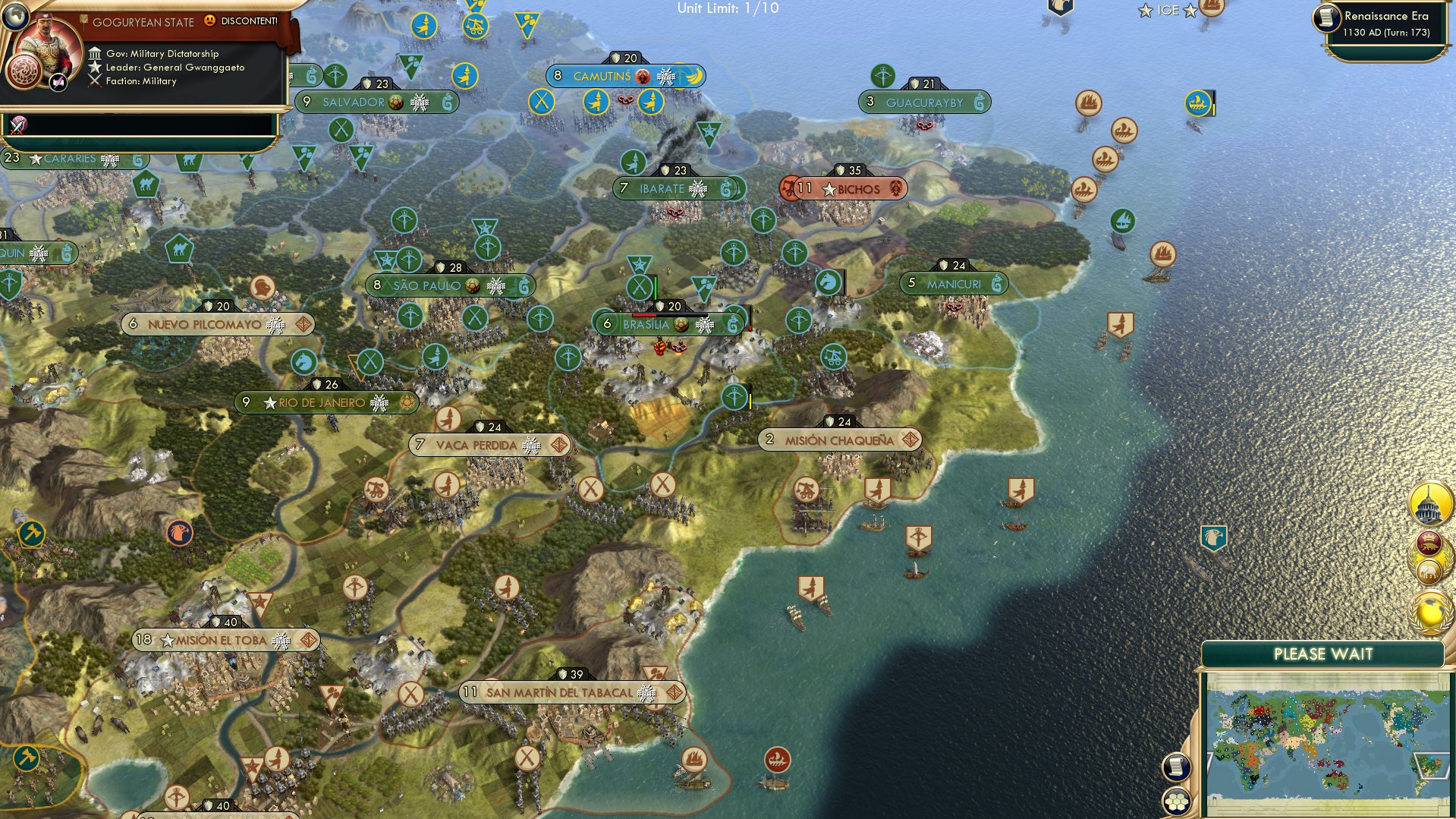The height and width of the screenshot is (819, 1456).
Task: Click the trade cart icon beside Salvador's banner
Action: (x=396, y=102)
